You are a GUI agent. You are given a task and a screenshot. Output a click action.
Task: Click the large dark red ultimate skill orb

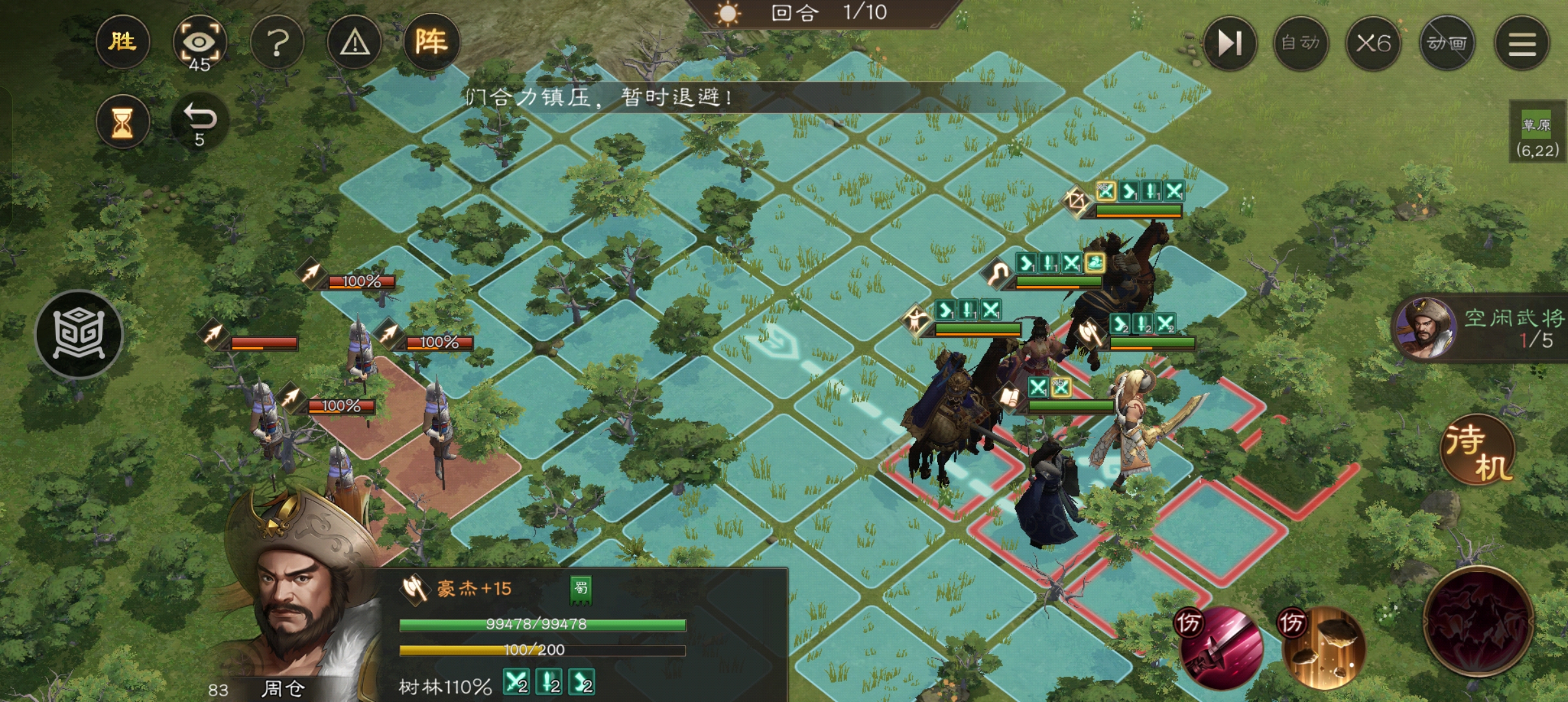tap(1478, 621)
